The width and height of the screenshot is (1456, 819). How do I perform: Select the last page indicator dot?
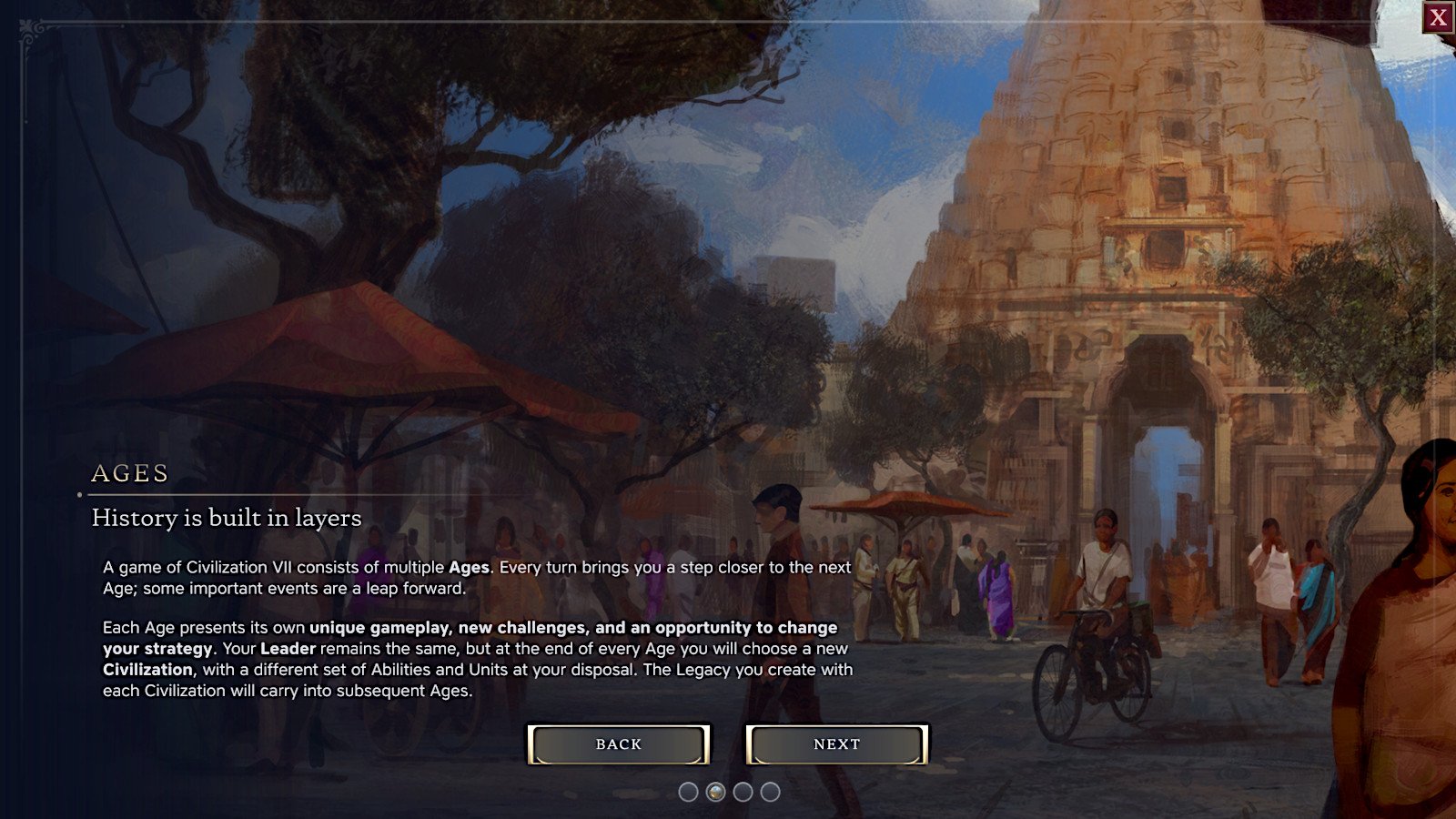tap(770, 792)
